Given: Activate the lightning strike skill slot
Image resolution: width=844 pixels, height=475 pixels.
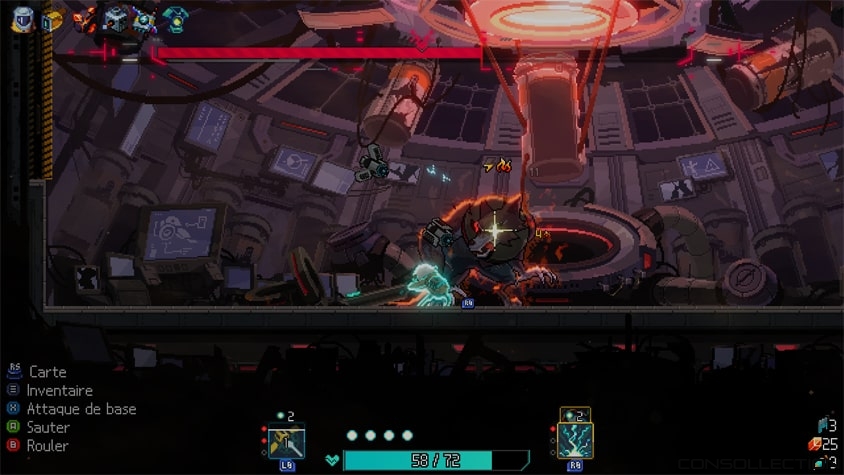Looking at the screenshot, I should (575, 440).
